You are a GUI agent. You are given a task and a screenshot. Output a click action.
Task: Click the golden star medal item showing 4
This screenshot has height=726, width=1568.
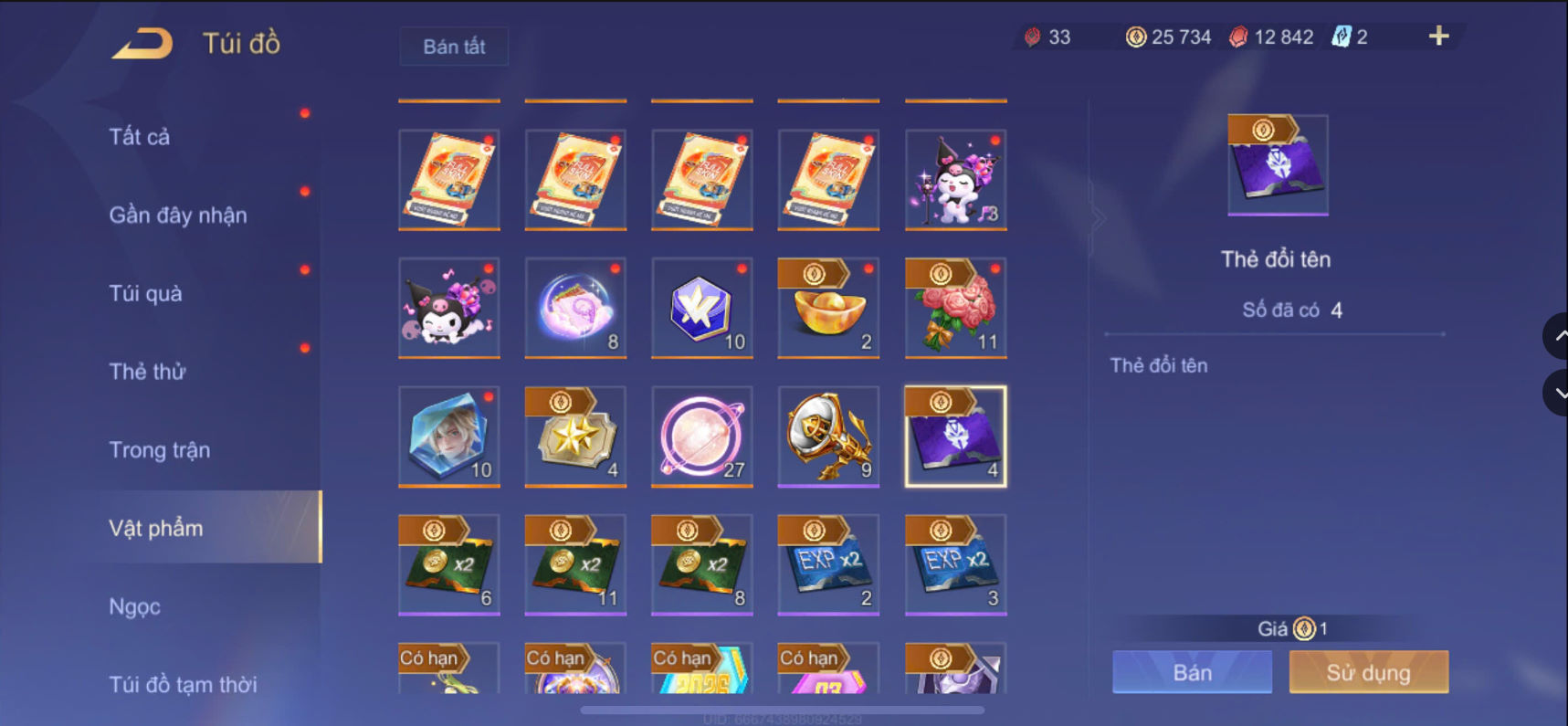[x=574, y=437]
